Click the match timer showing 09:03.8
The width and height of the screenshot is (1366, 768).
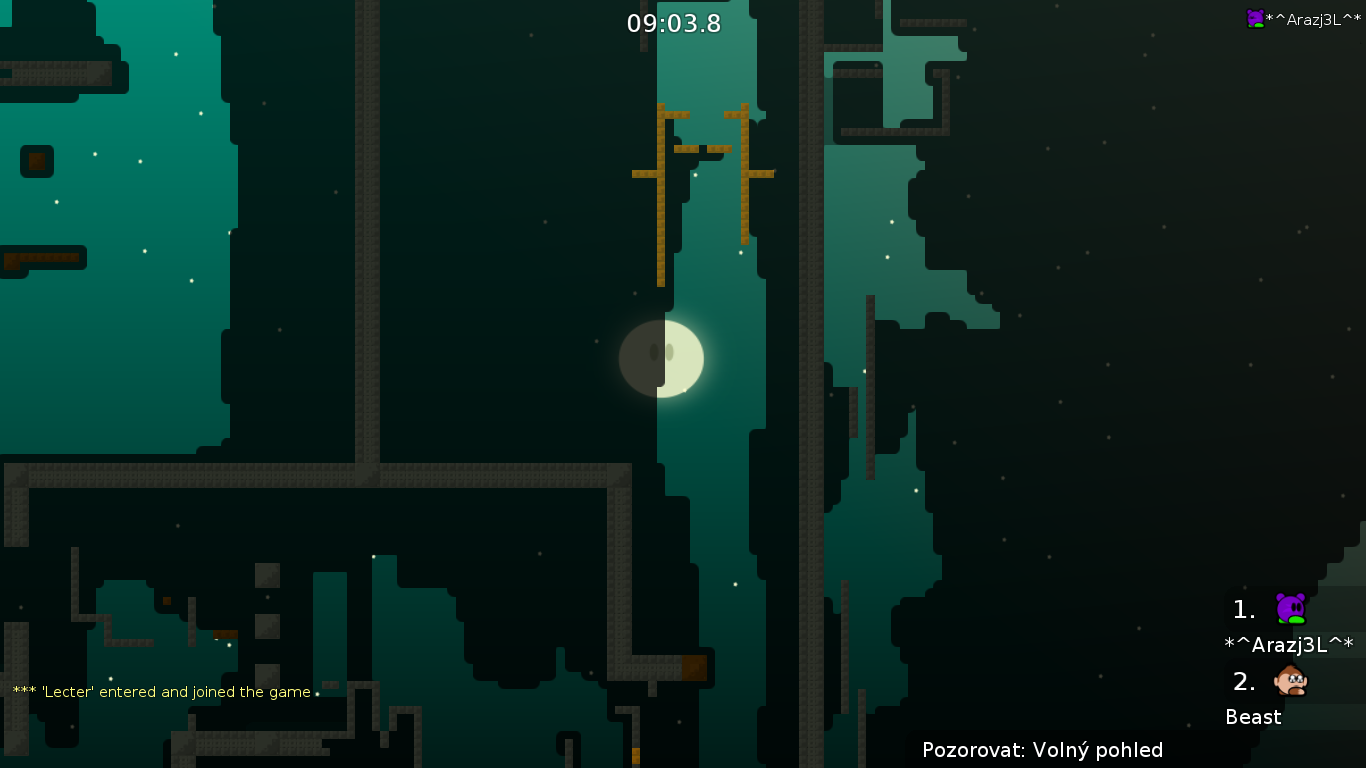(x=674, y=23)
